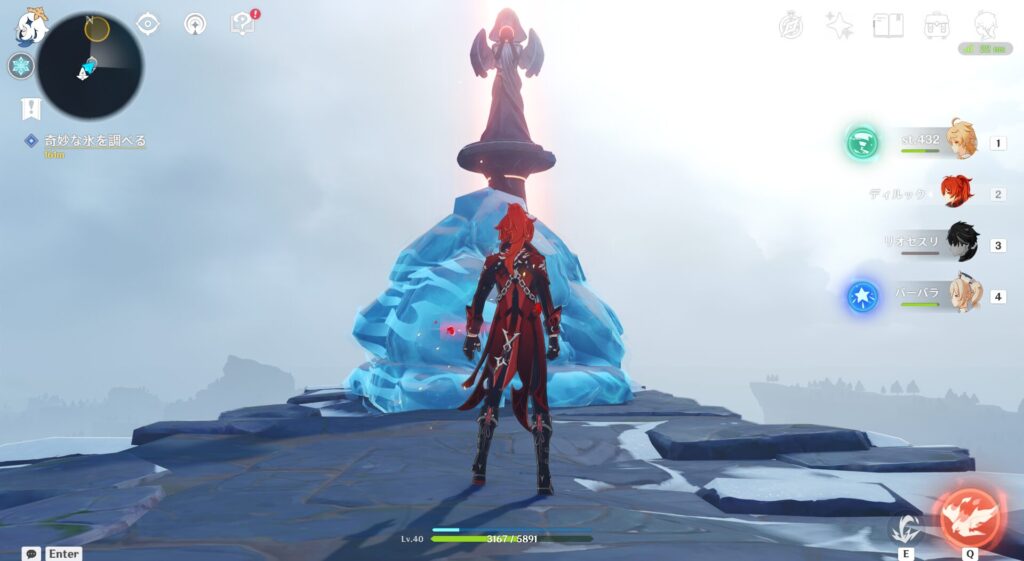Open the map via the minimap
Image resolution: width=1024 pixels, height=561 pixels.
pos(90,66)
